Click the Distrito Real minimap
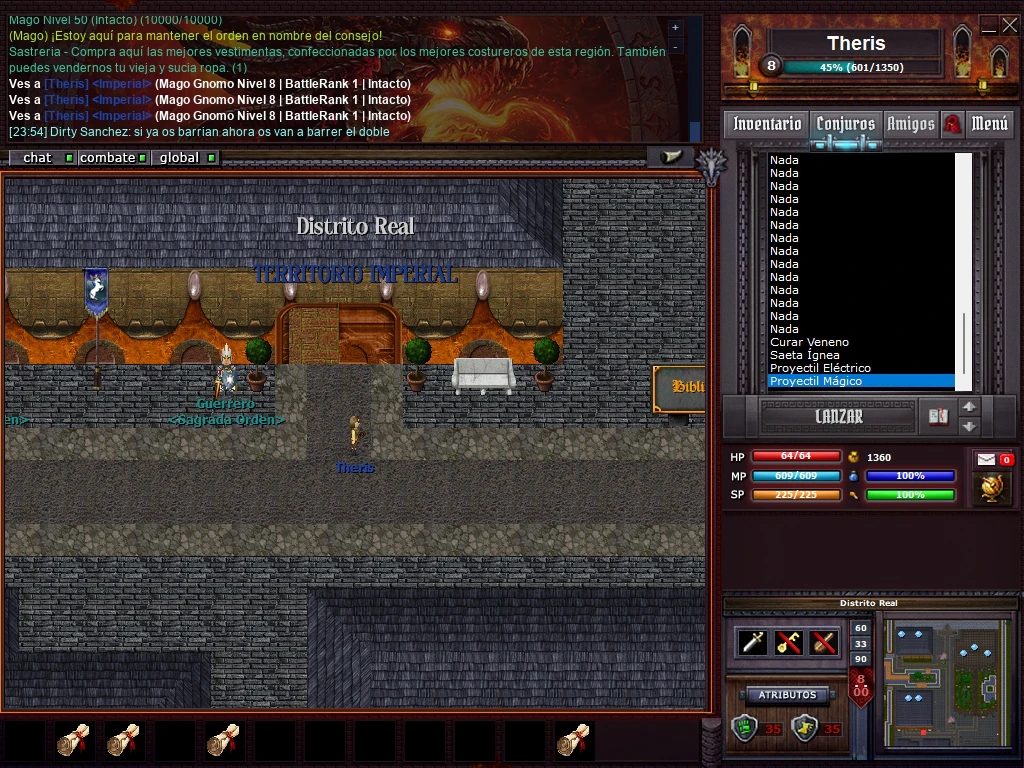The height and width of the screenshot is (768, 1024). point(946,672)
